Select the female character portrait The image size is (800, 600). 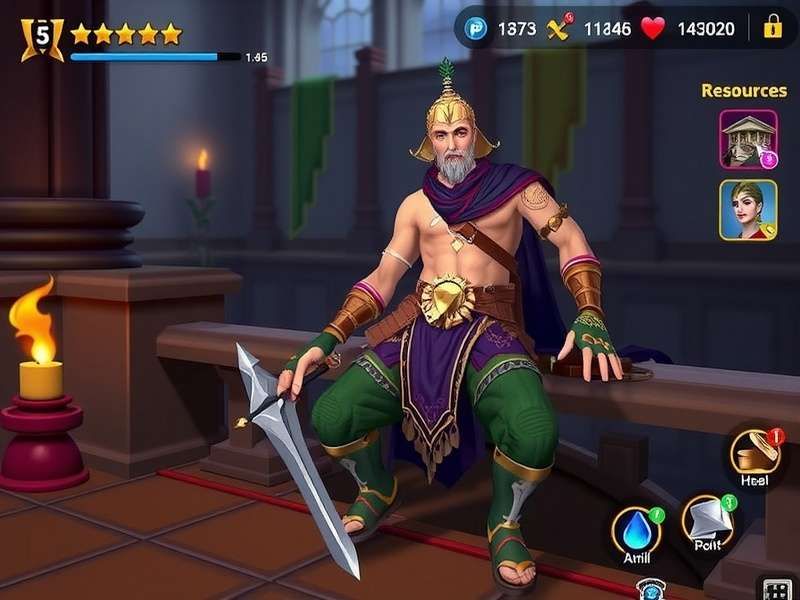[748, 209]
